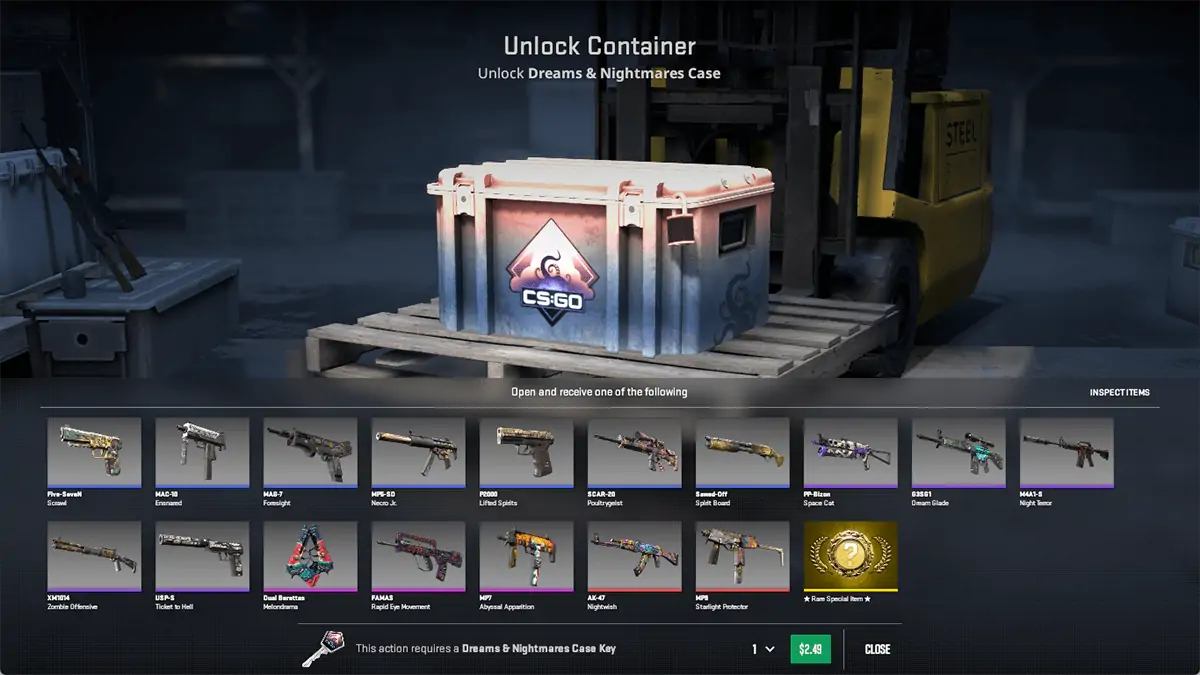Image resolution: width=1200 pixels, height=675 pixels.
Task: Click the Inspect Items button
Action: coord(1119,393)
